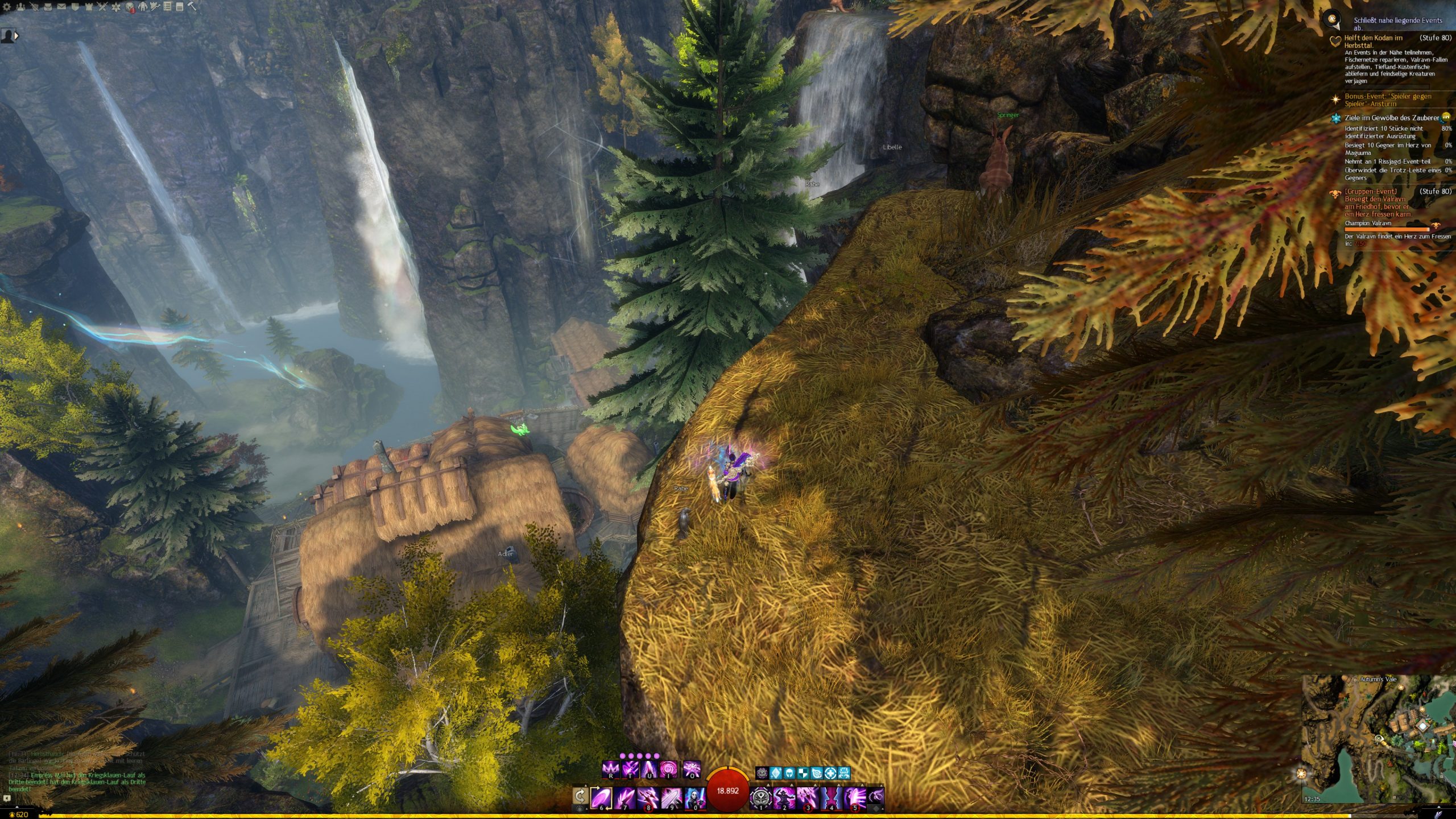The height and width of the screenshot is (819, 1456).
Task: Open the gear-shaped game menu icon
Action: coord(7,7)
